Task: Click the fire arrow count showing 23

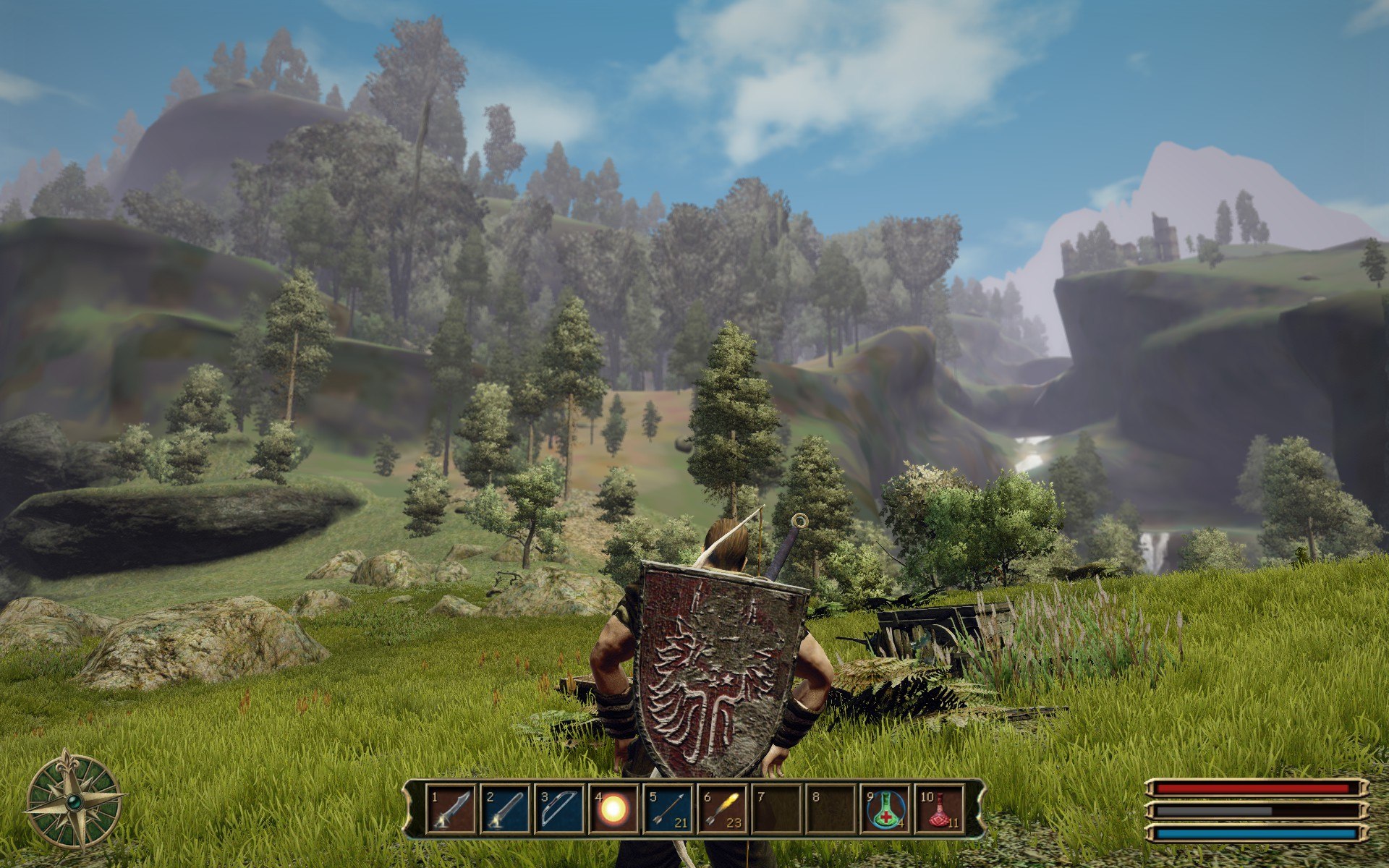Action: [x=734, y=822]
